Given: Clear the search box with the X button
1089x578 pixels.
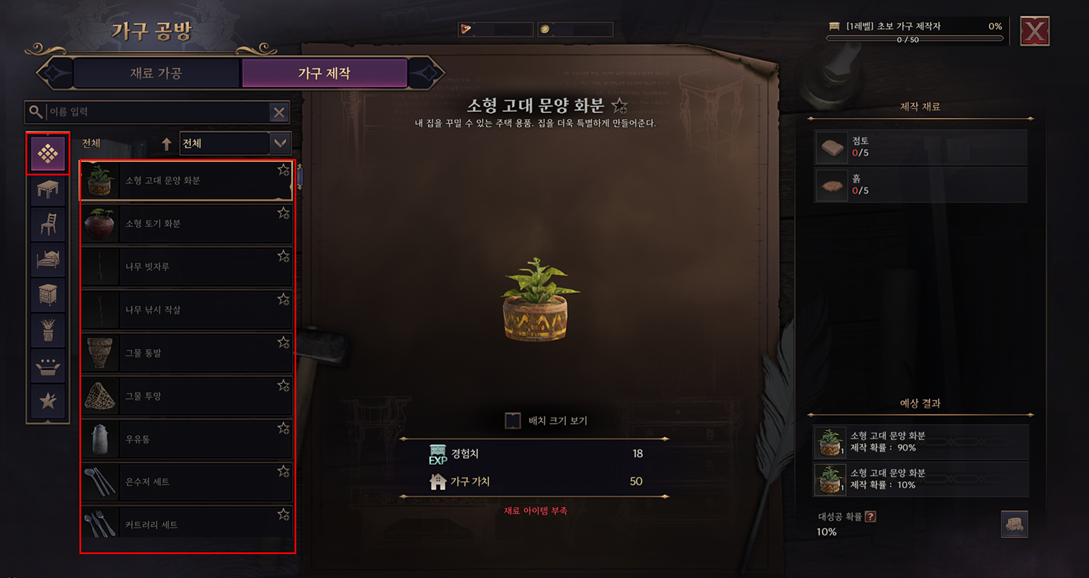Looking at the screenshot, I should pos(279,113).
